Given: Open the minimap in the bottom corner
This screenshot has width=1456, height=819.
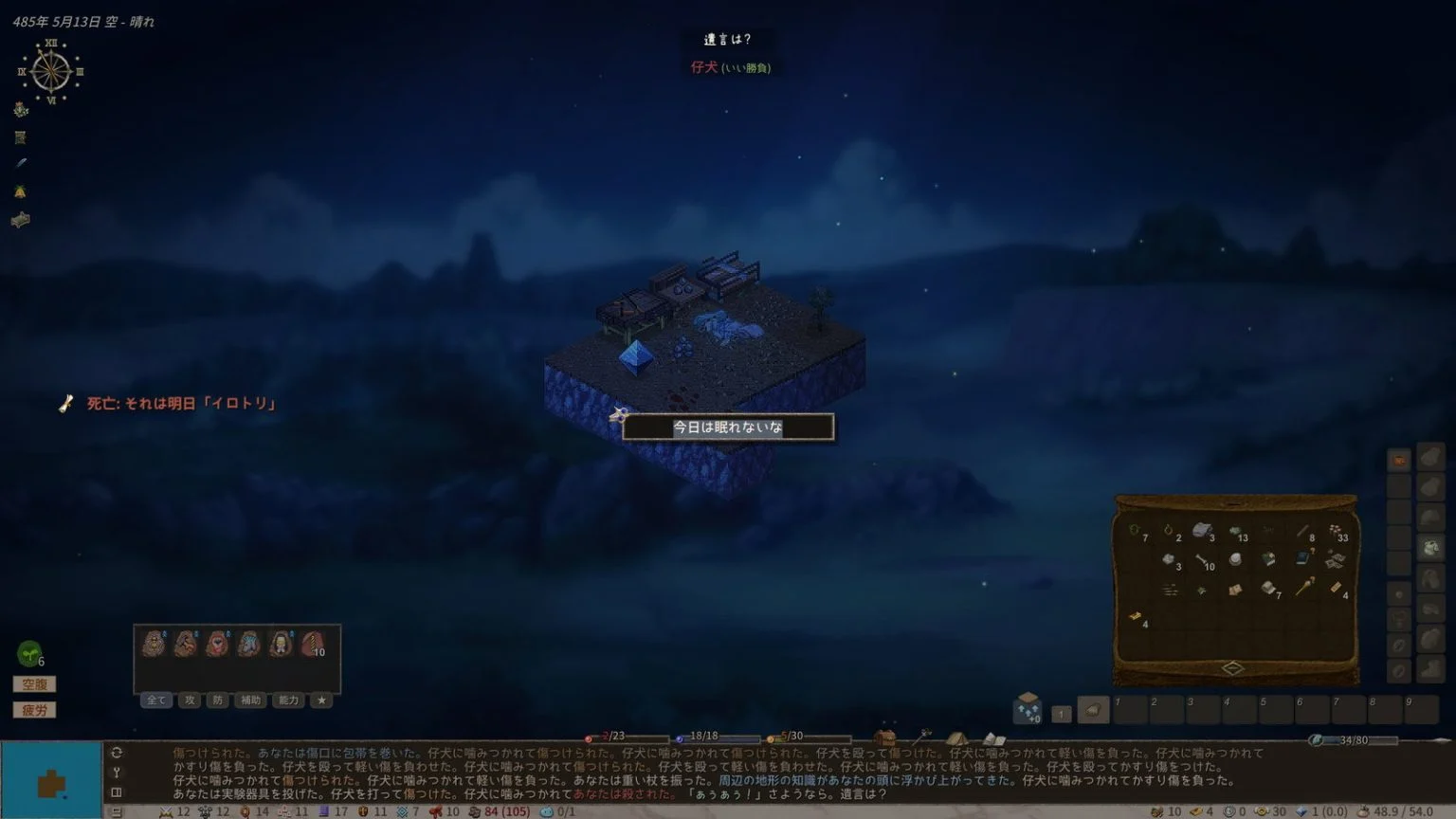Looking at the screenshot, I should pos(50,780).
